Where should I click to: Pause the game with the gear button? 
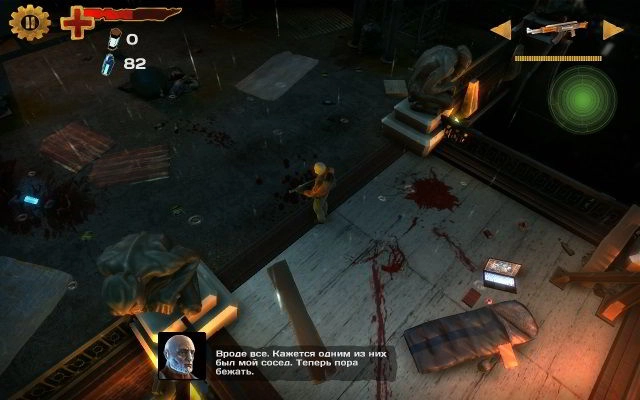pos(30,21)
